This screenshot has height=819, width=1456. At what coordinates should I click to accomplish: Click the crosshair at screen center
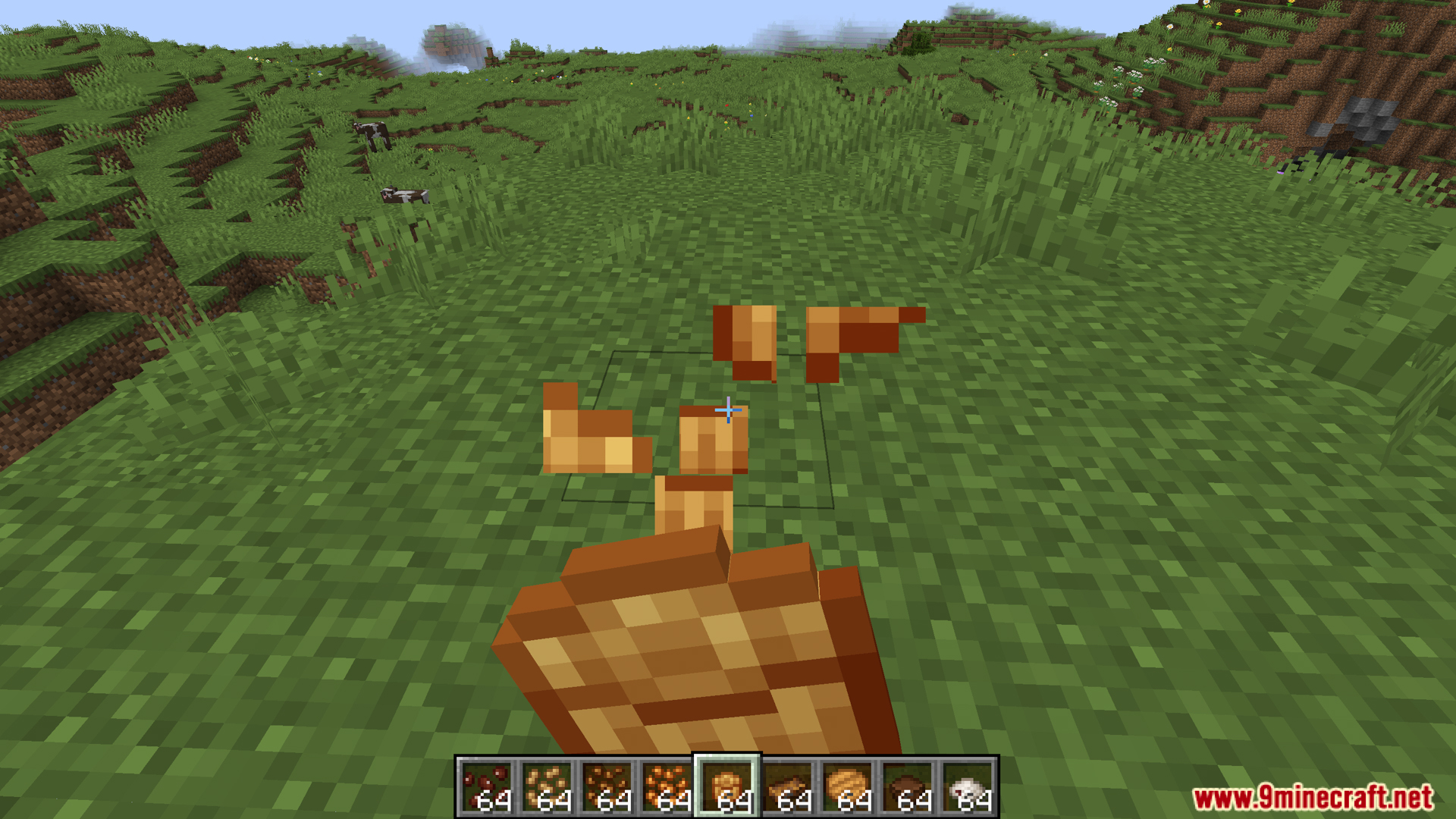point(728,409)
